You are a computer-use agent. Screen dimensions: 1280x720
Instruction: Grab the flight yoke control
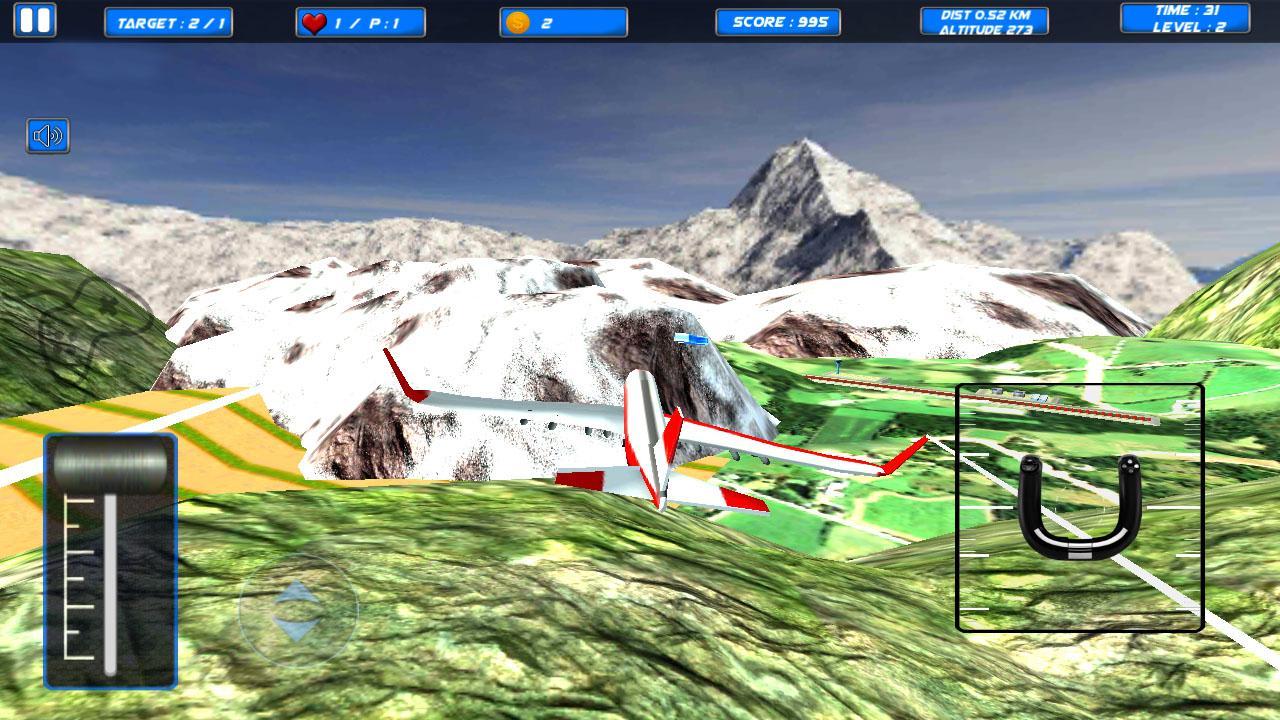pyautogui.click(x=1080, y=510)
